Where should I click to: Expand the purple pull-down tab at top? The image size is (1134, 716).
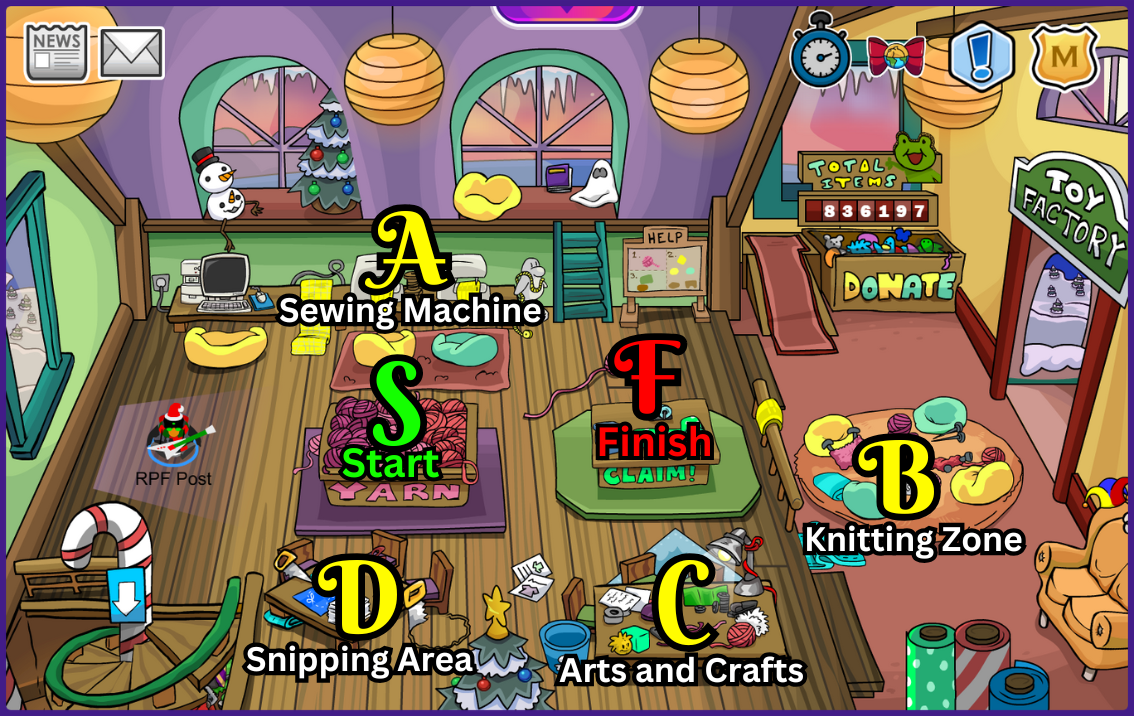coord(566,11)
